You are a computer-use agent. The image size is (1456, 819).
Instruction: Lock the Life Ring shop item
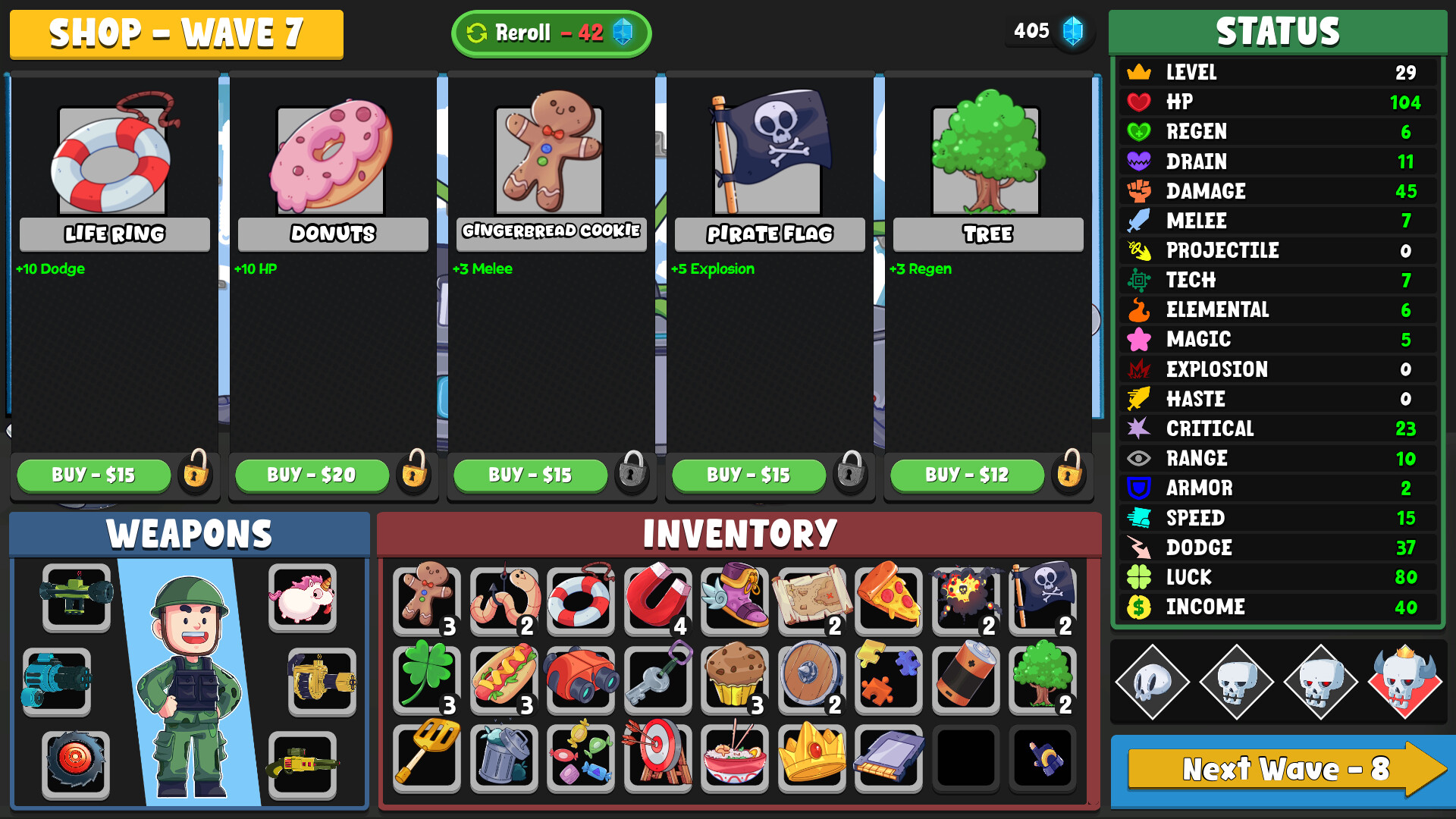pos(194,475)
